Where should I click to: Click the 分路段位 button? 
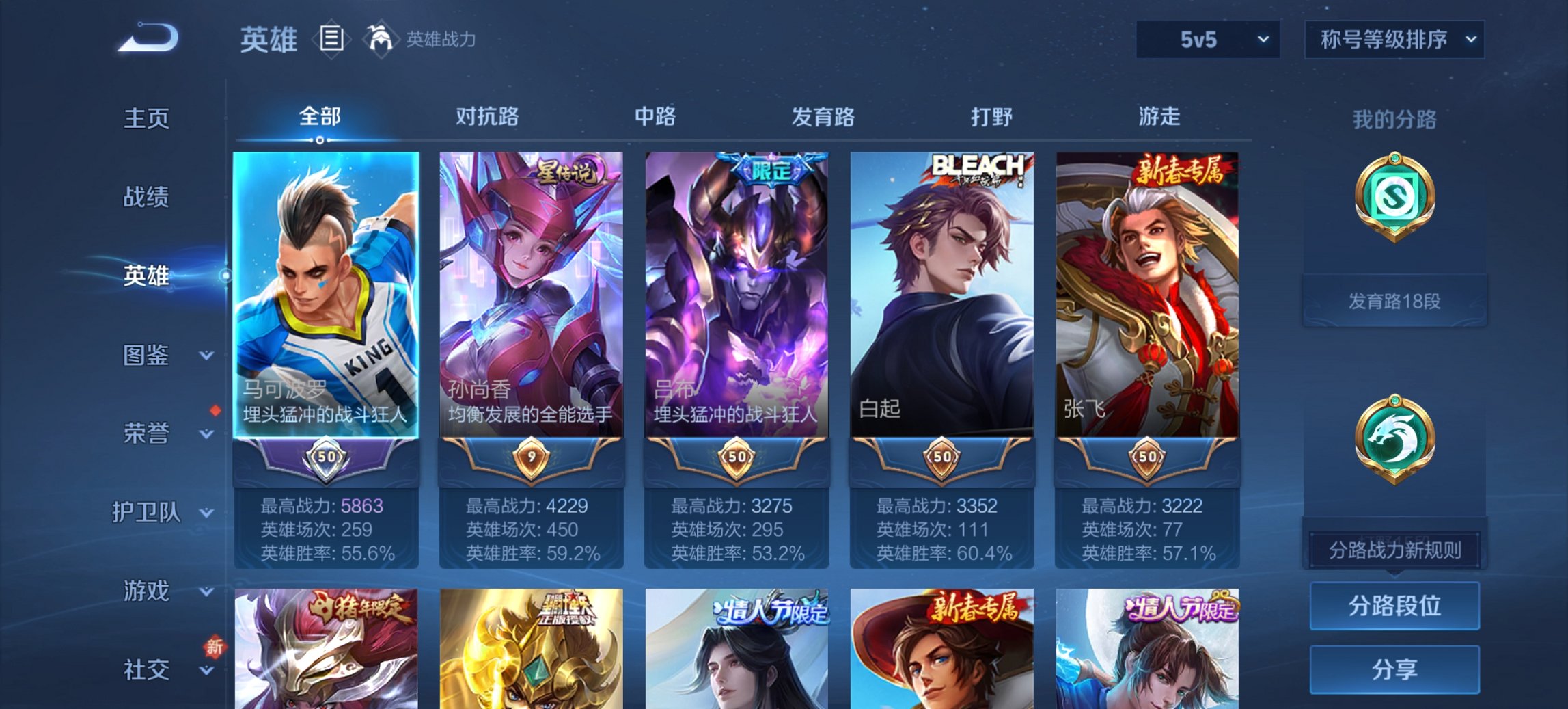coord(1394,606)
